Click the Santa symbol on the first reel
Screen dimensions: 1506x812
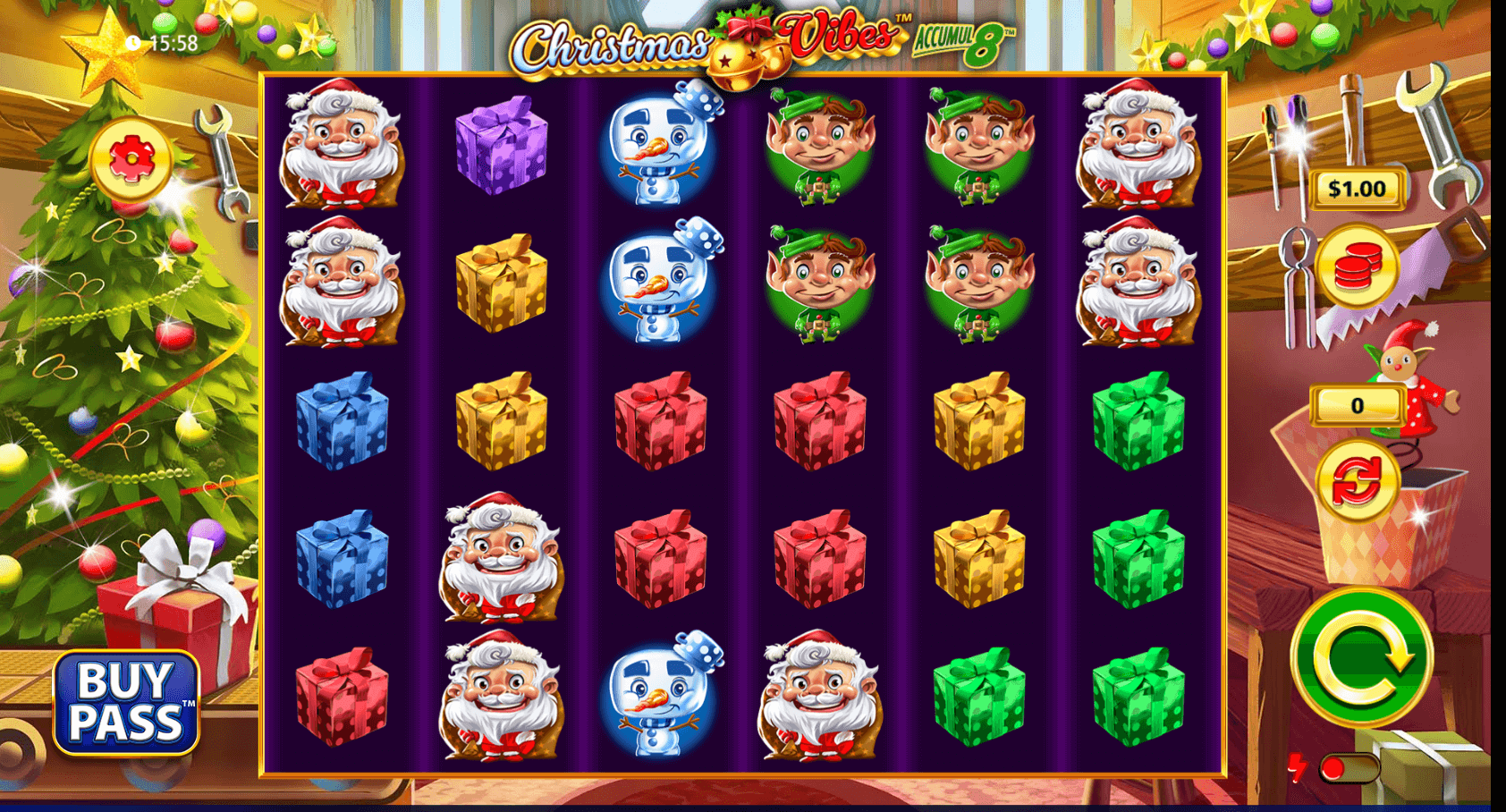pos(343,148)
